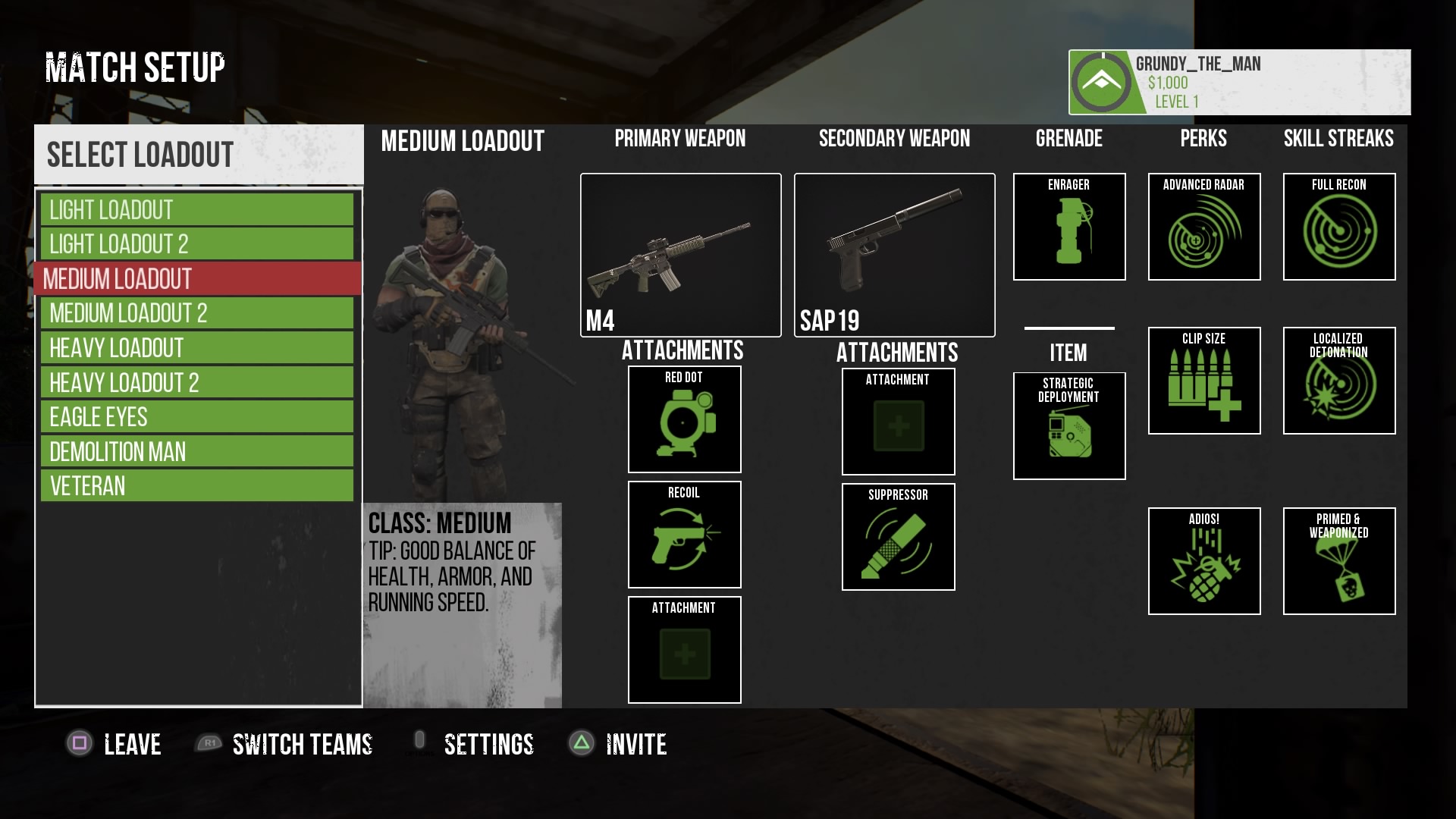
Task: Select the Light Loadout entry
Action: (x=197, y=209)
